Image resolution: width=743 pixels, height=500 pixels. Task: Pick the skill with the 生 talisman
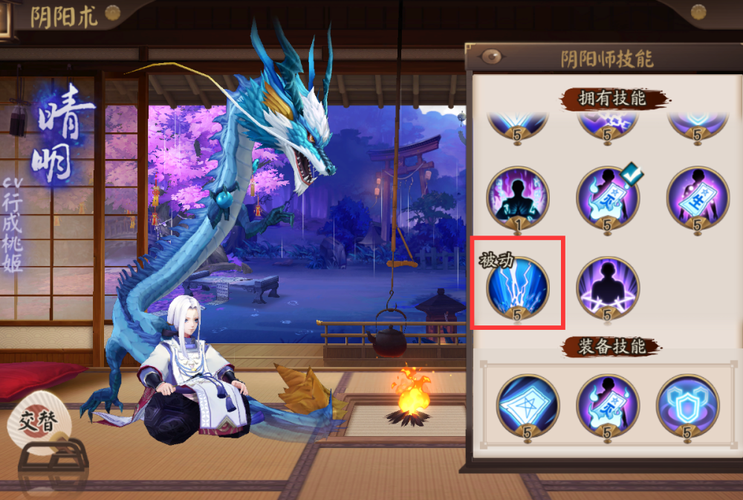(697, 197)
